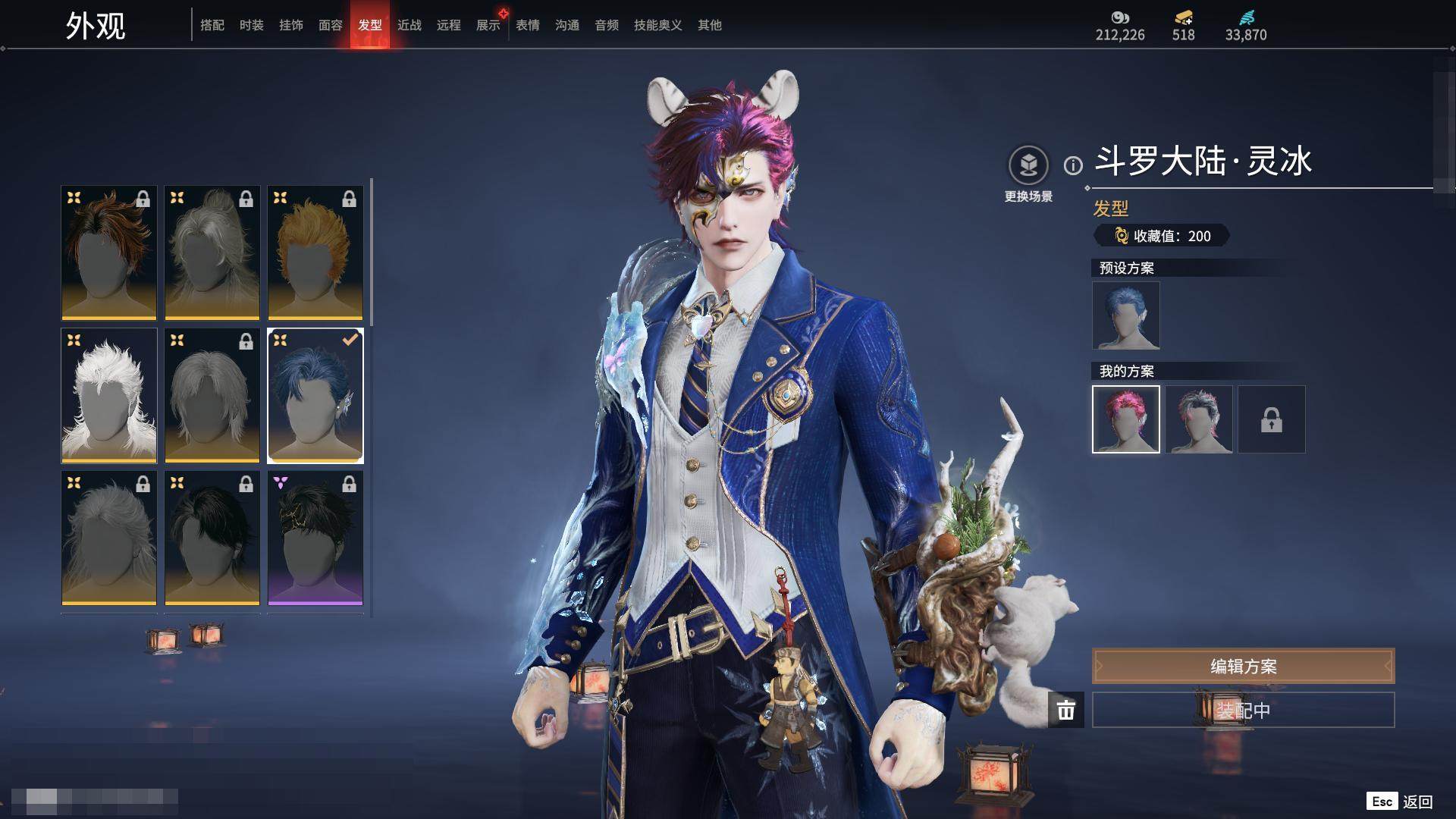Switch to the 表情 tab
The image size is (1456, 819).
pos(527,25)
